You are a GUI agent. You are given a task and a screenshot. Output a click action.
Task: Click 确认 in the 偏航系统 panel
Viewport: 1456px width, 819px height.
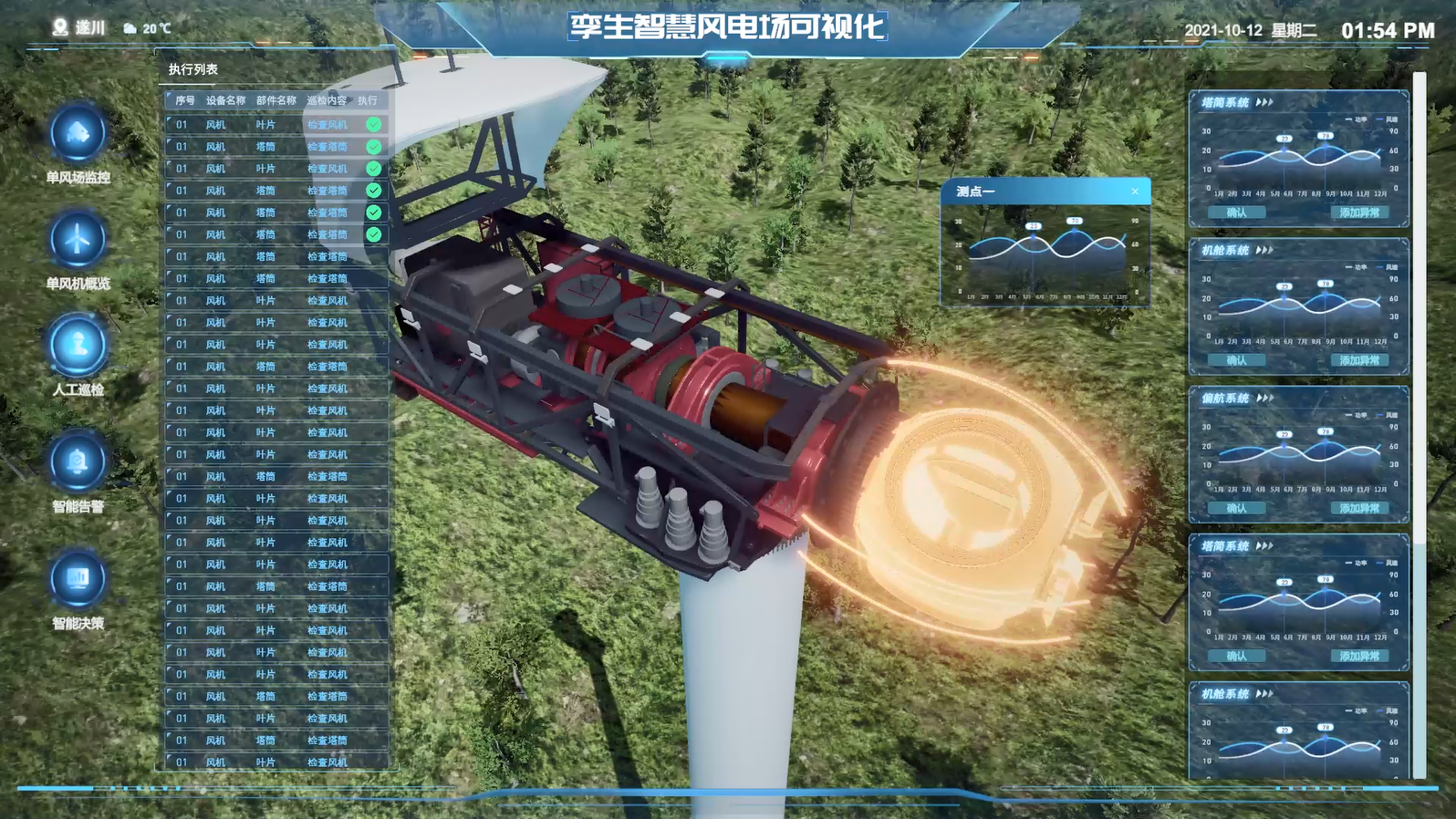tap(1236, 508)
